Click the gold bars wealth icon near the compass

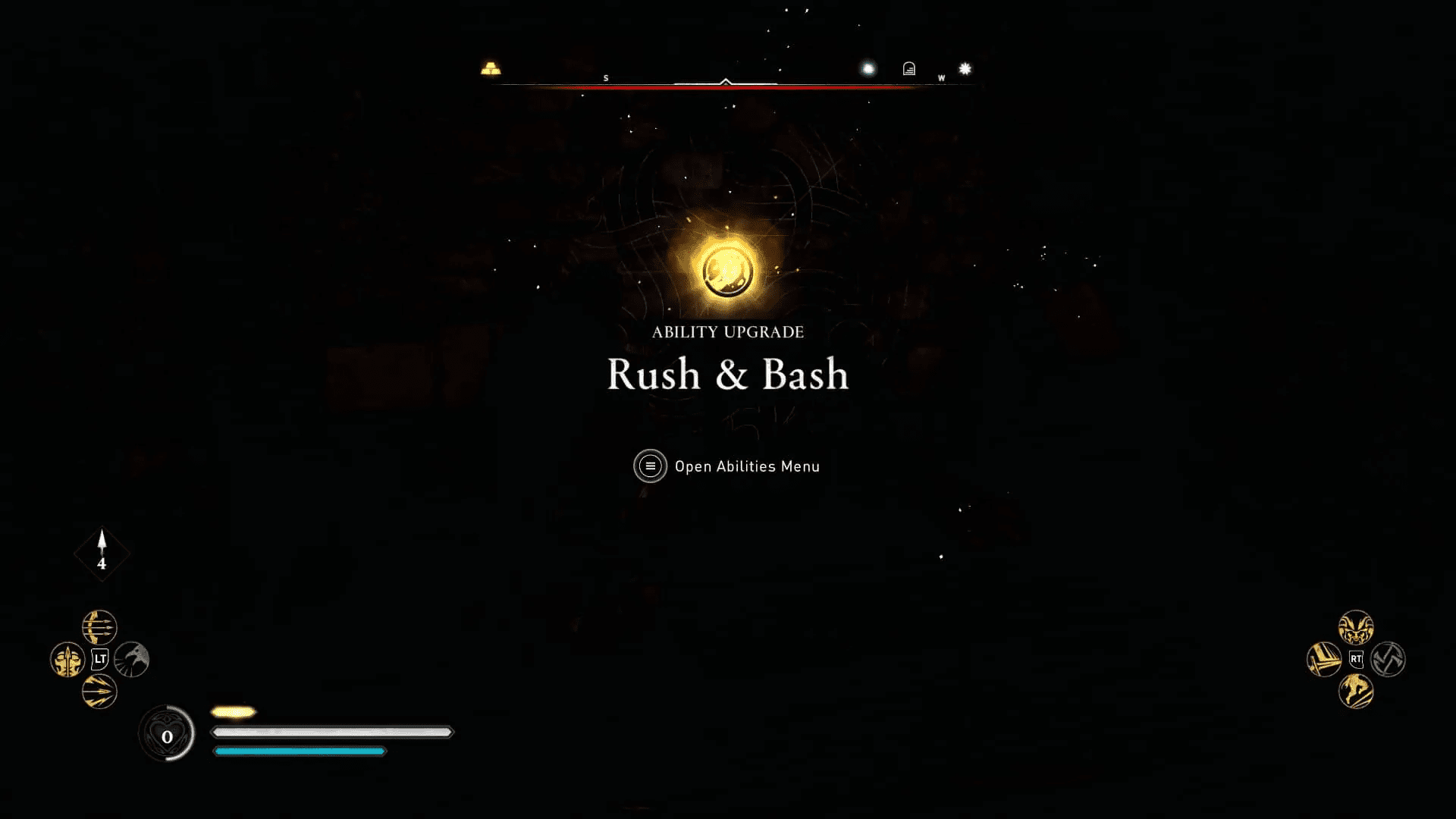[491, 68]
